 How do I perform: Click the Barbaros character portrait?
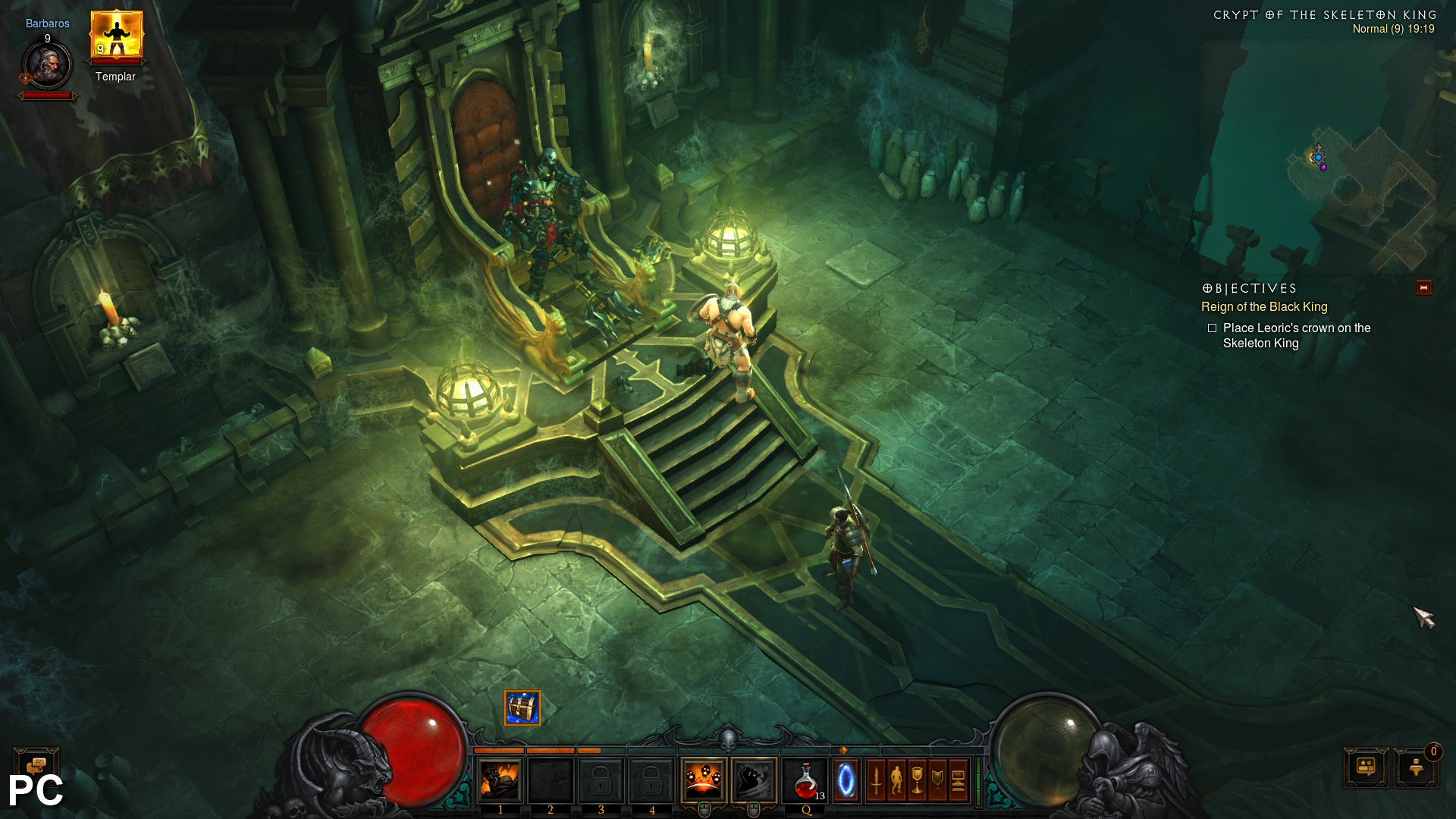(x=47, y=65)
